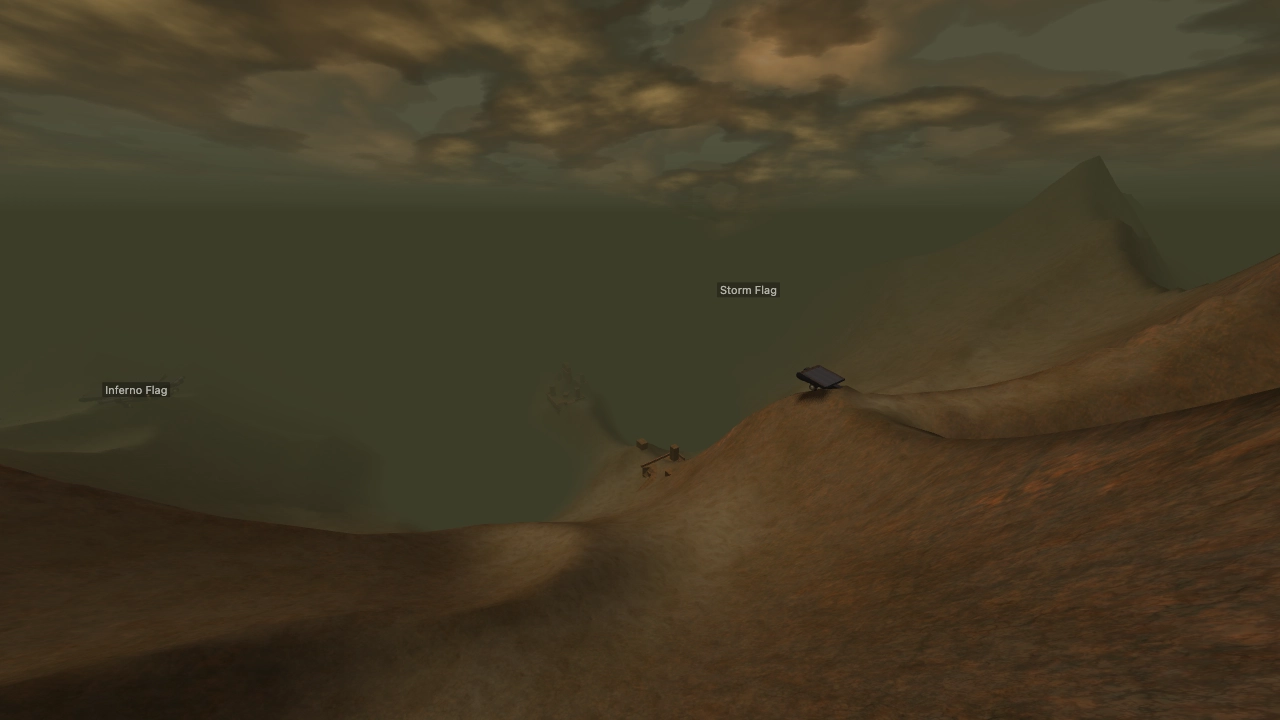Select the wooden beam spanning the gully

(x=656, y=461)
